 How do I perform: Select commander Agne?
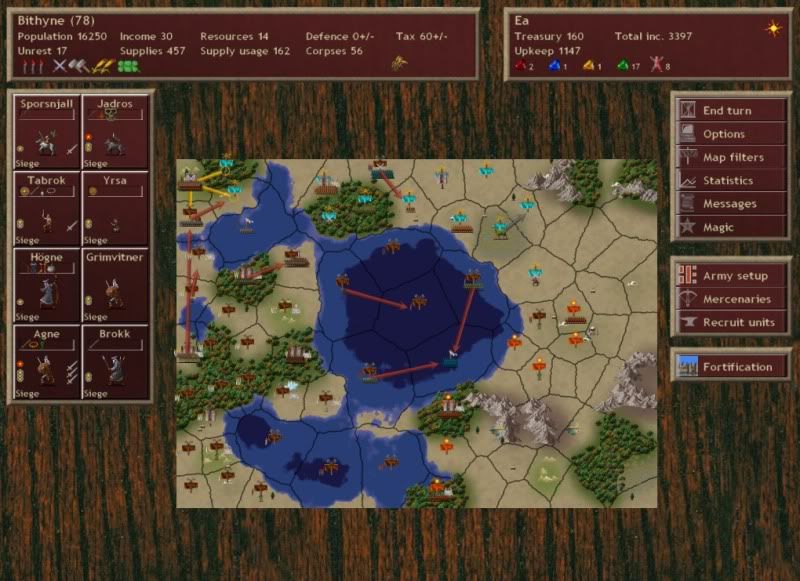click(x=46, y=364)
